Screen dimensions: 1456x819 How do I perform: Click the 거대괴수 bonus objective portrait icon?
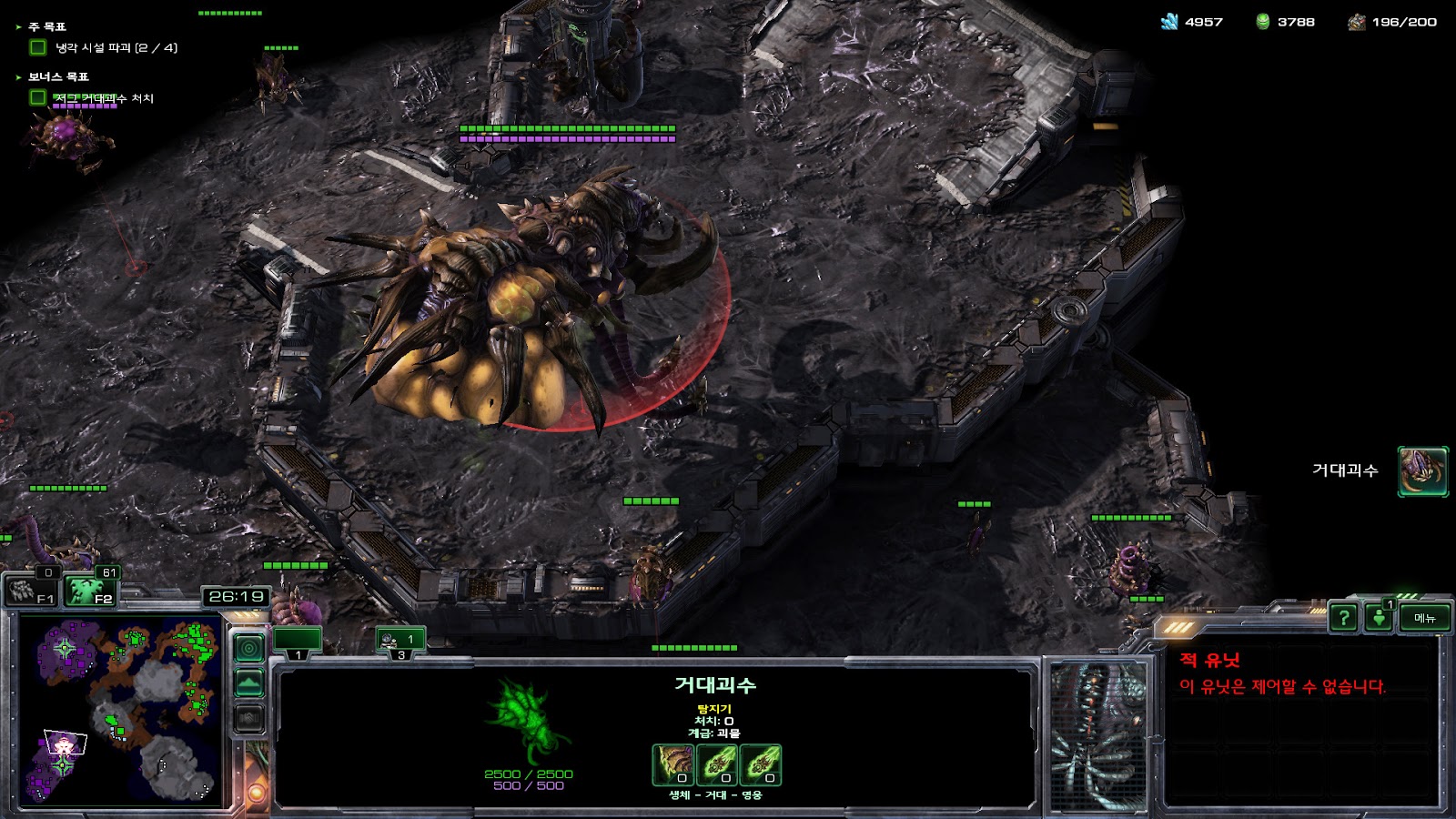point(1422,471)
